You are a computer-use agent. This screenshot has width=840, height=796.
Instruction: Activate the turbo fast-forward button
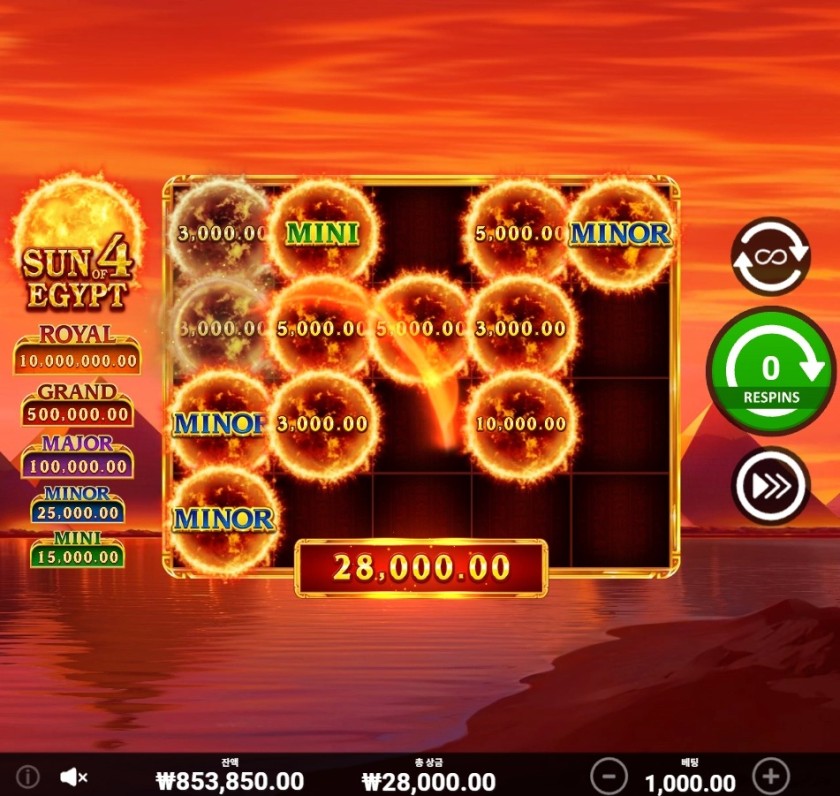(770, 486)
